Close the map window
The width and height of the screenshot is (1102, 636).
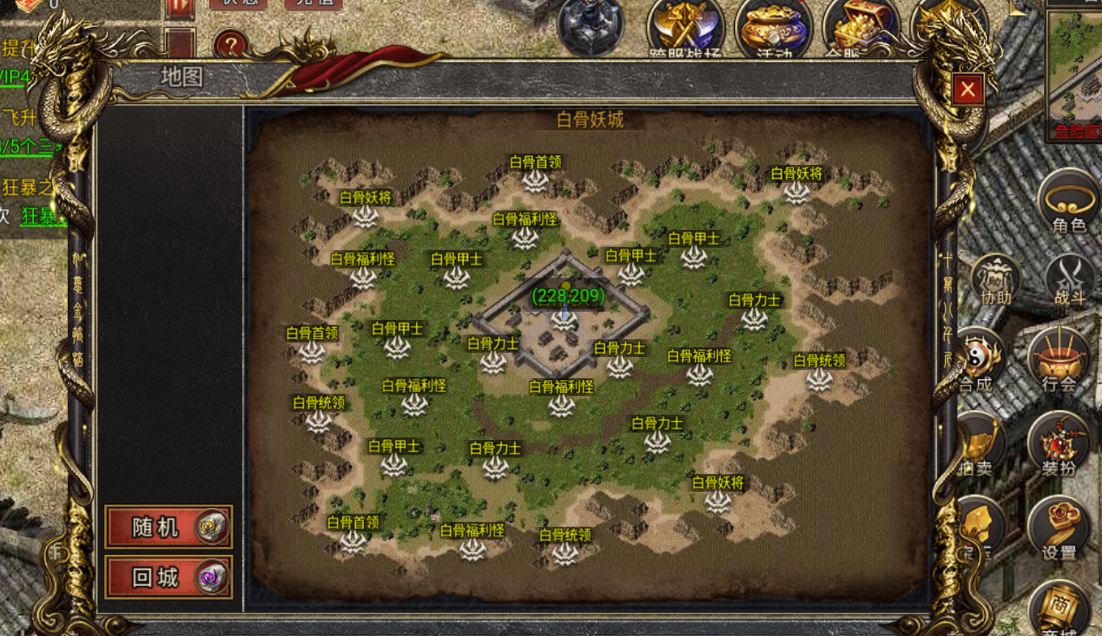tap(967, 90)
